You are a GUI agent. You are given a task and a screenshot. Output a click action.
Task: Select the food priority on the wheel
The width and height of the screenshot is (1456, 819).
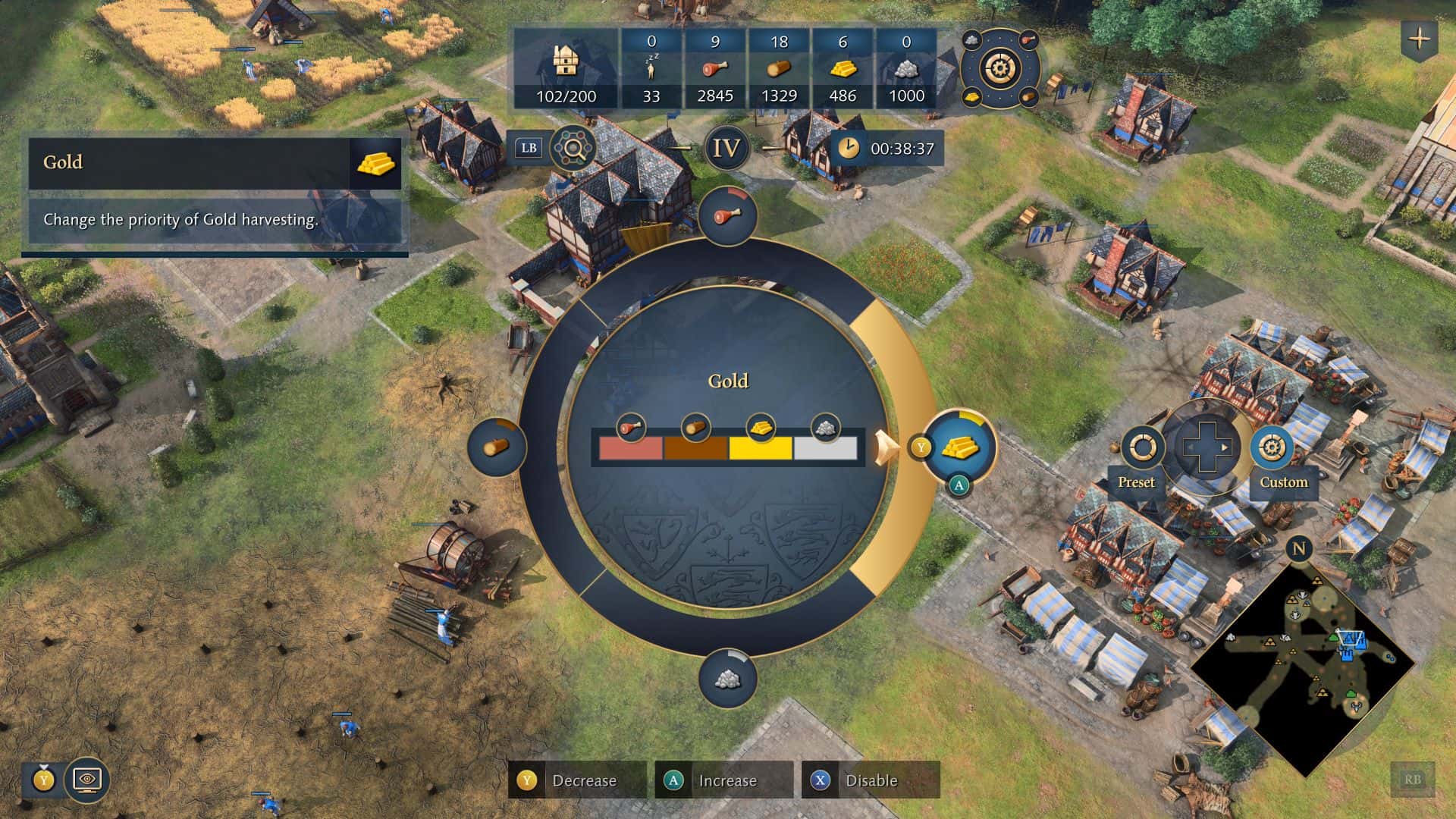pos(726,217)
